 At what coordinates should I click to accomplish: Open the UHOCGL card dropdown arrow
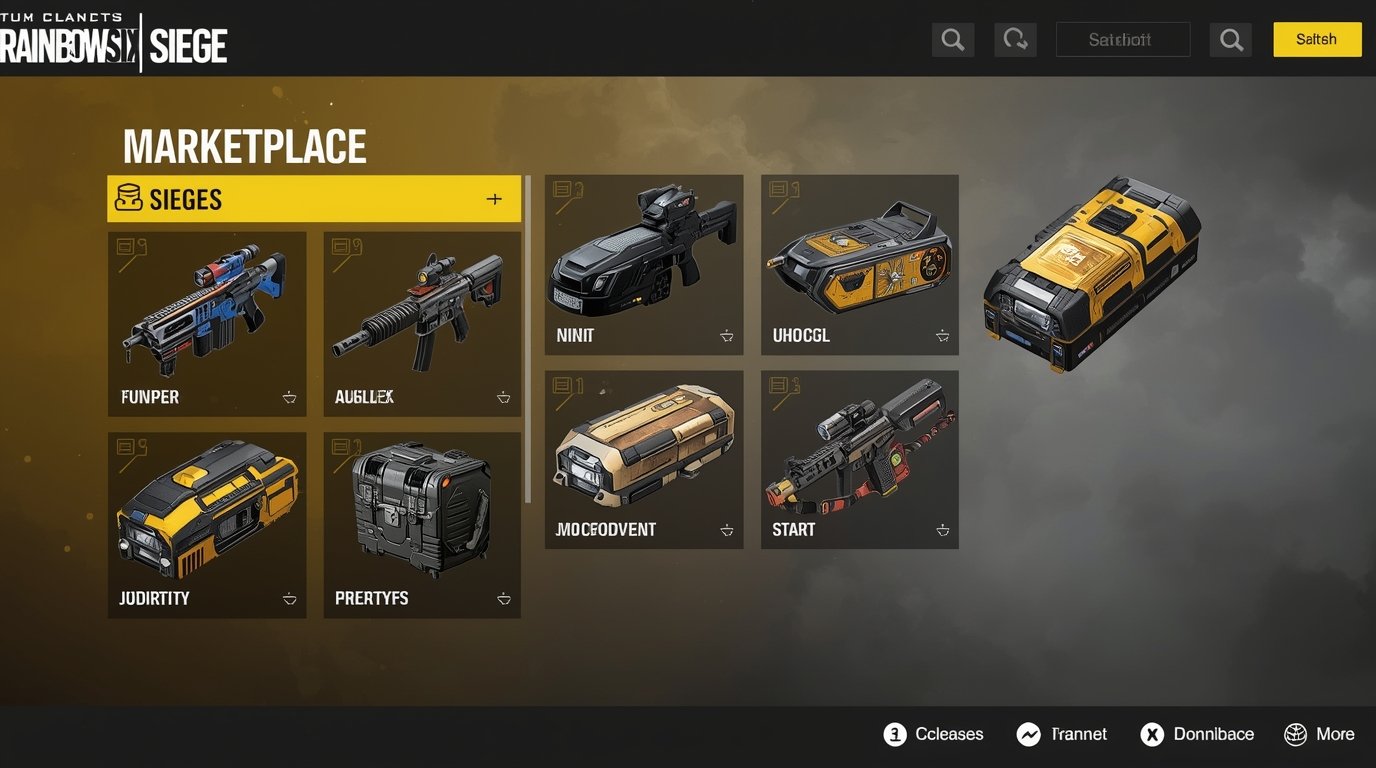pos(941,336)
